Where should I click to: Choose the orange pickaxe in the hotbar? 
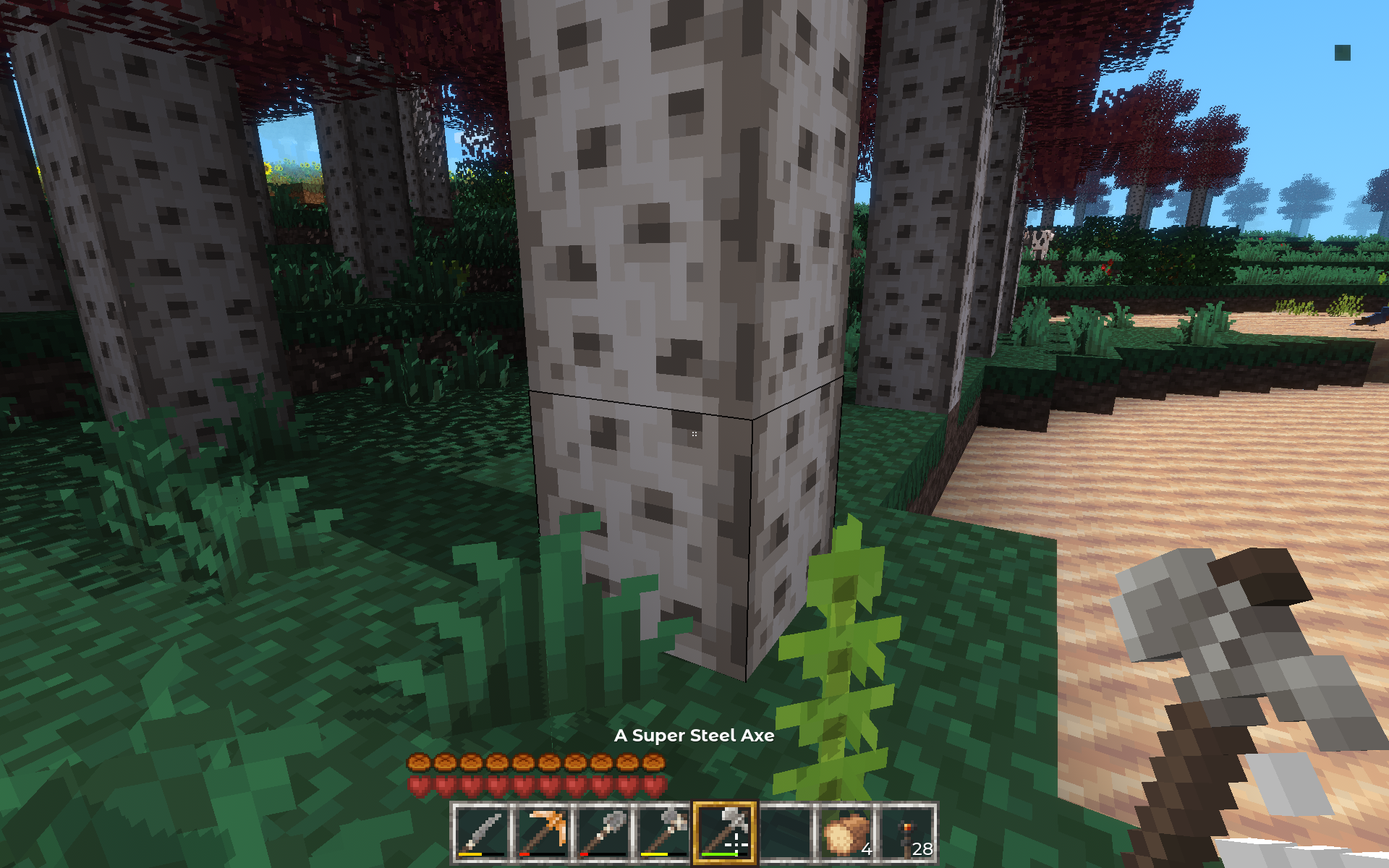coord(542,833)
